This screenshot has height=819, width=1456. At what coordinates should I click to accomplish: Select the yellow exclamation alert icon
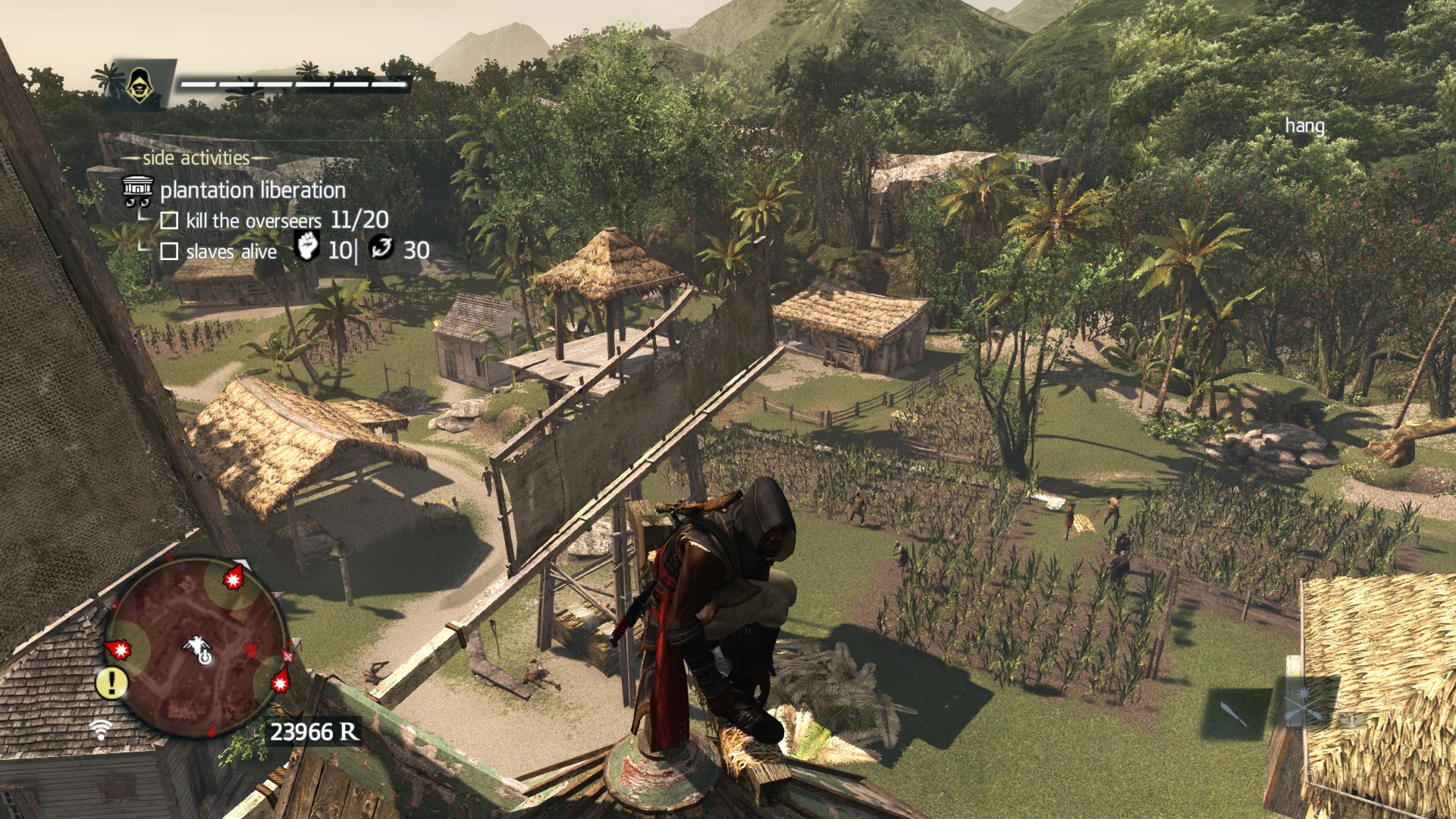point(112,682)
